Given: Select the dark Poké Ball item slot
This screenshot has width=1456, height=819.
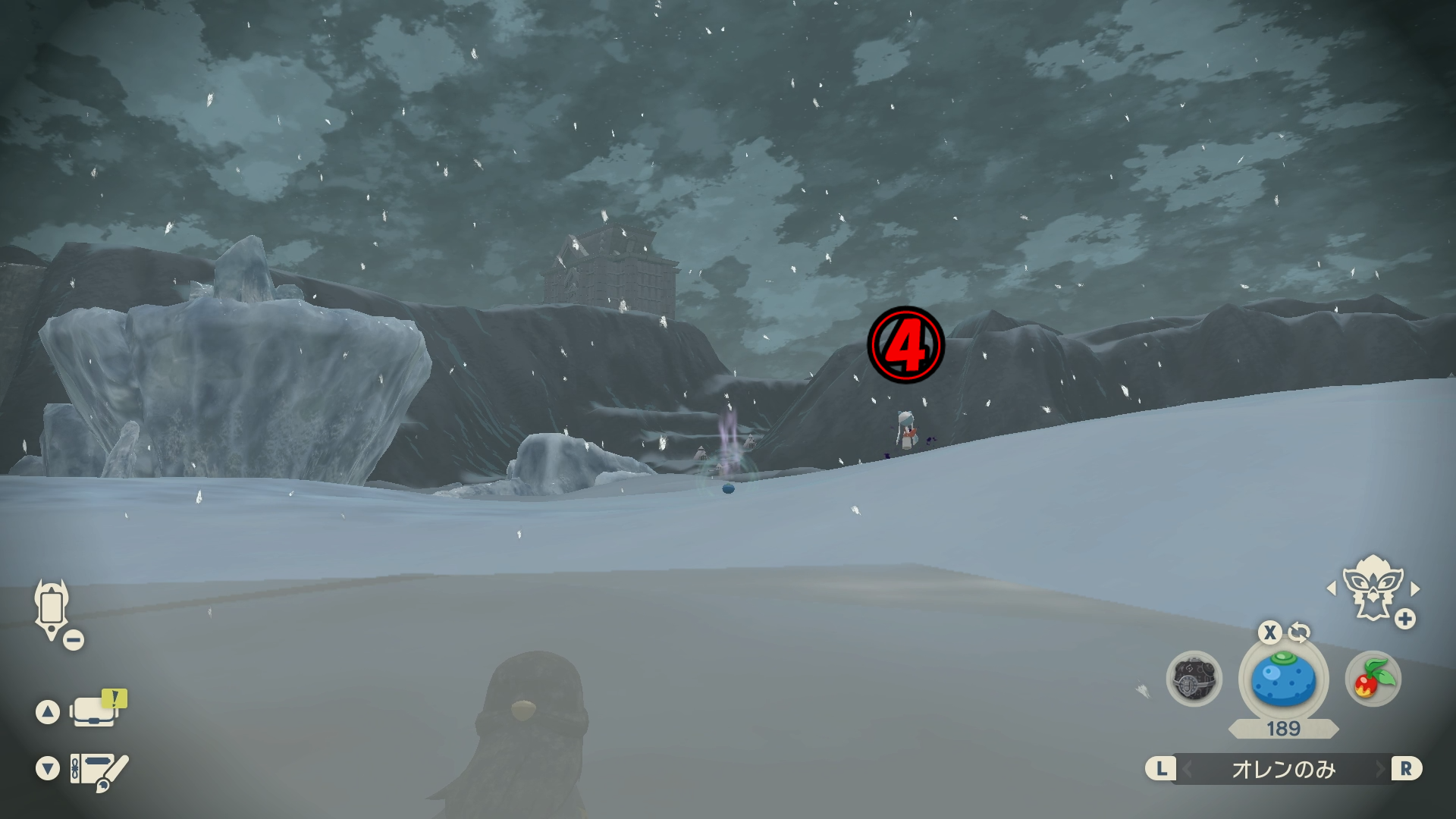Looking at the screenshot, I should pyautogui.click(x=1194, y=679).
